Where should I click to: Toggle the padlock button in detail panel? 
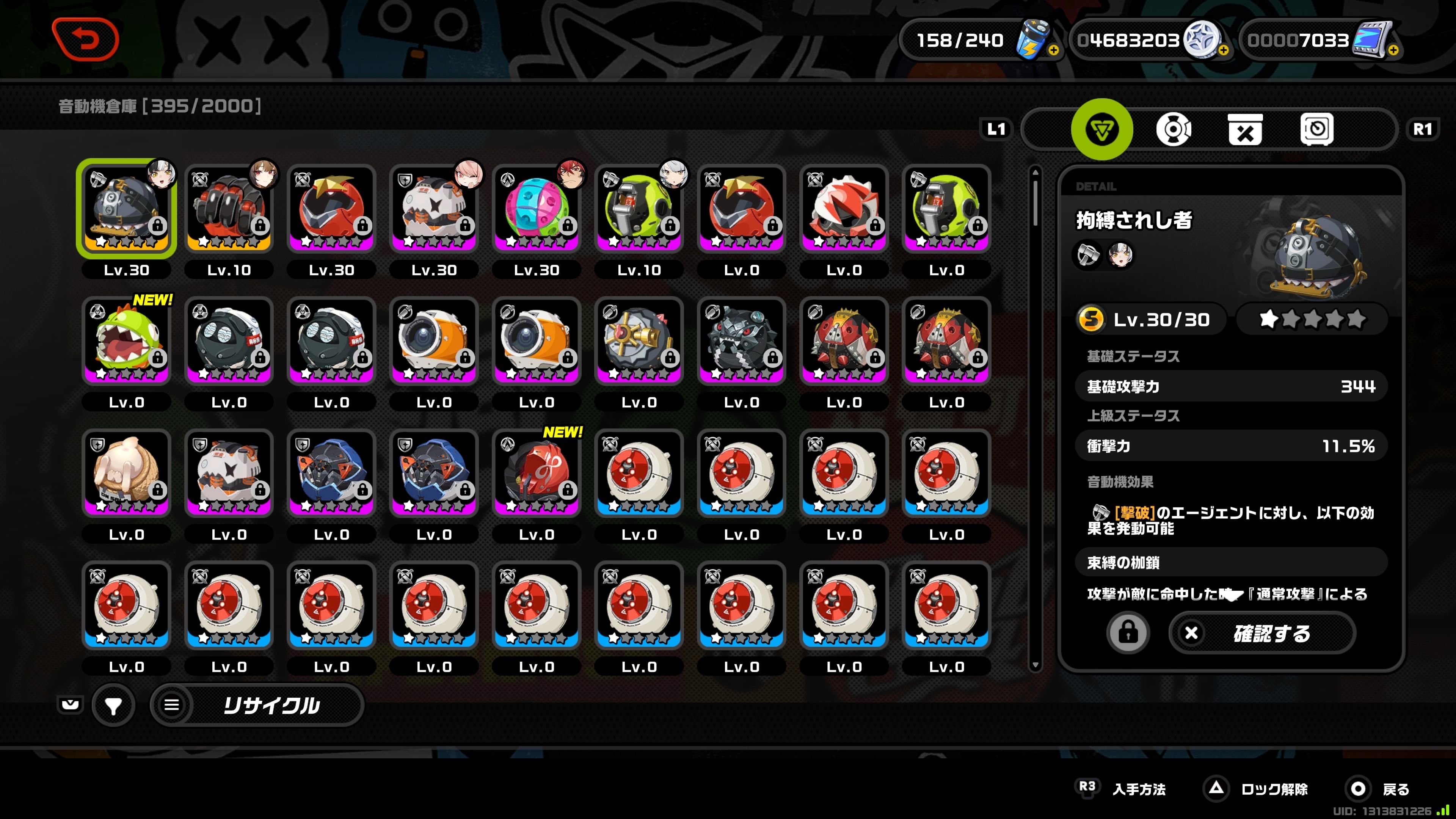coord(1128,633)
